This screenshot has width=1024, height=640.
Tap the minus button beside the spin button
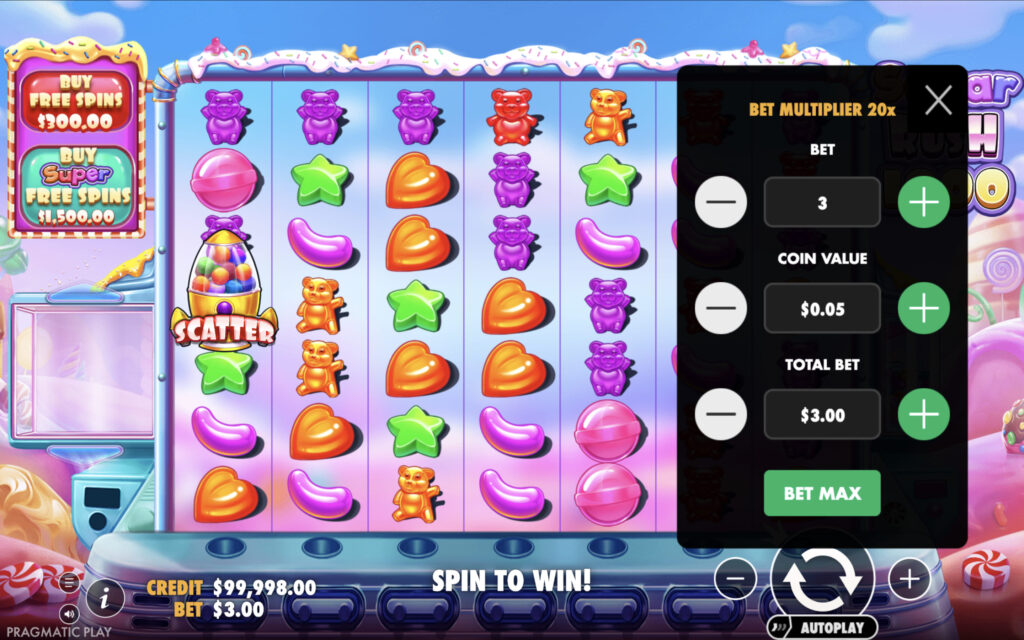[x=735, y=578]
